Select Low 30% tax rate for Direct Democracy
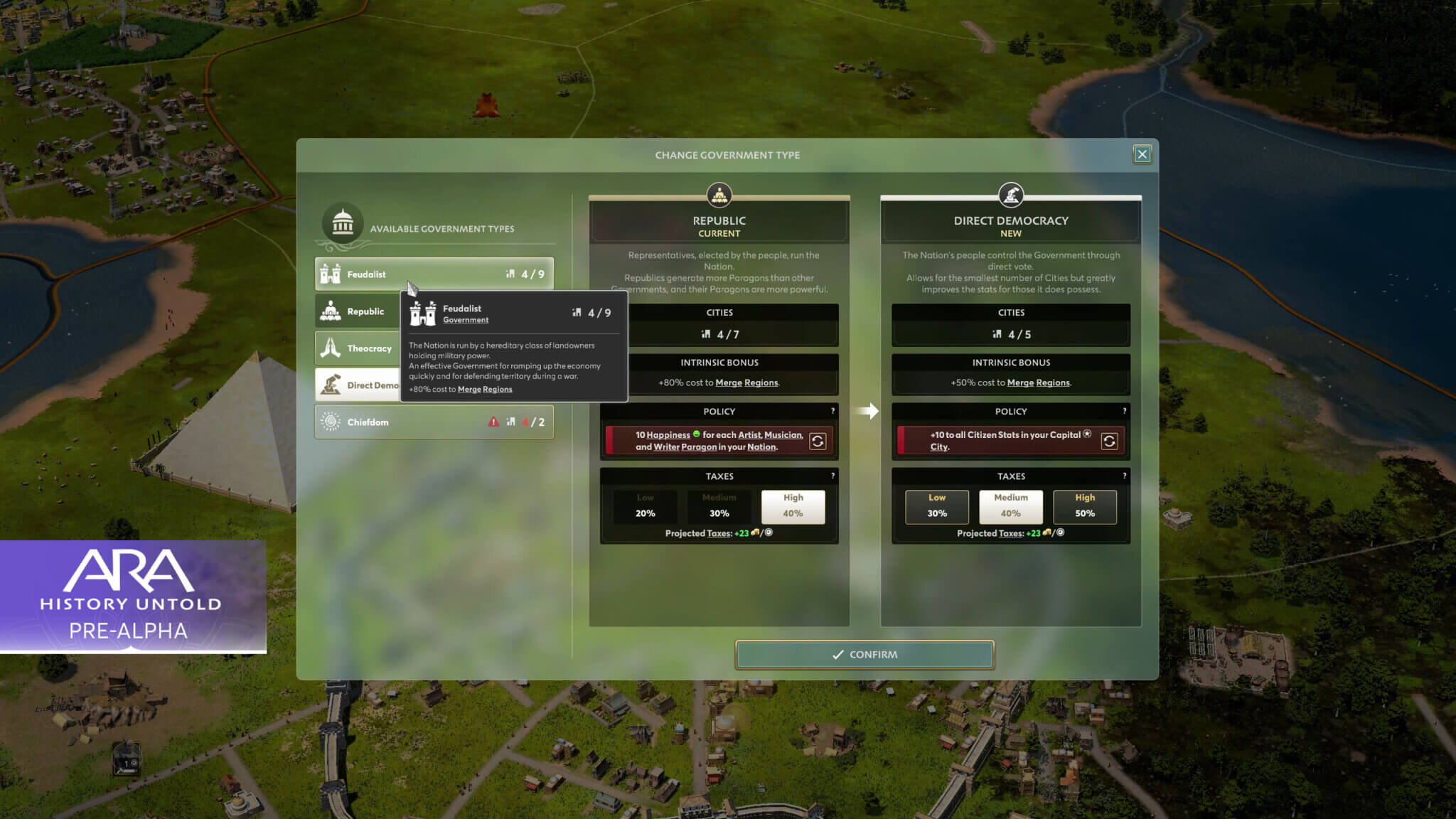The height and width of the screenshot is (819, 1456). [937, 506]
